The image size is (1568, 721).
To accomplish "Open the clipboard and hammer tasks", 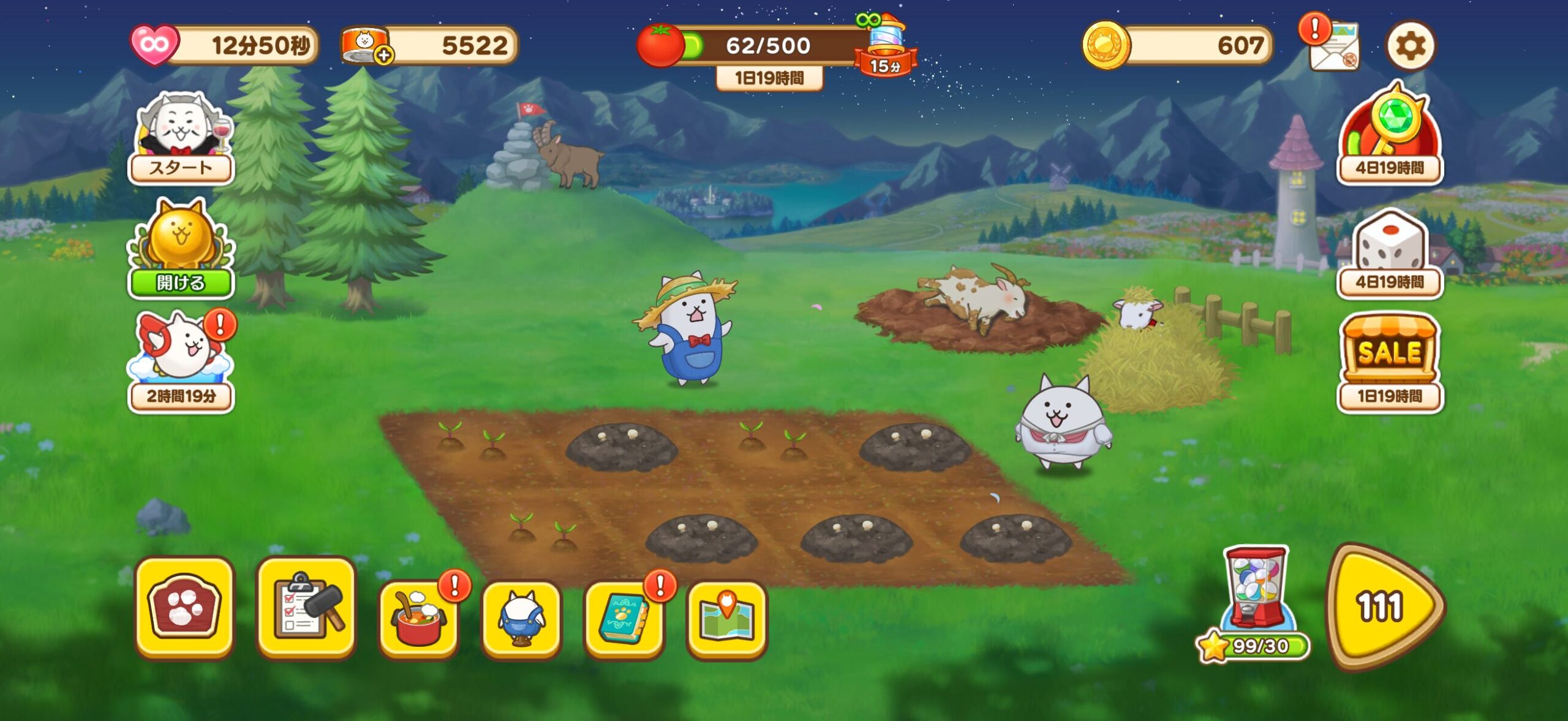I will pyautogui.click(x=306, y=606).
